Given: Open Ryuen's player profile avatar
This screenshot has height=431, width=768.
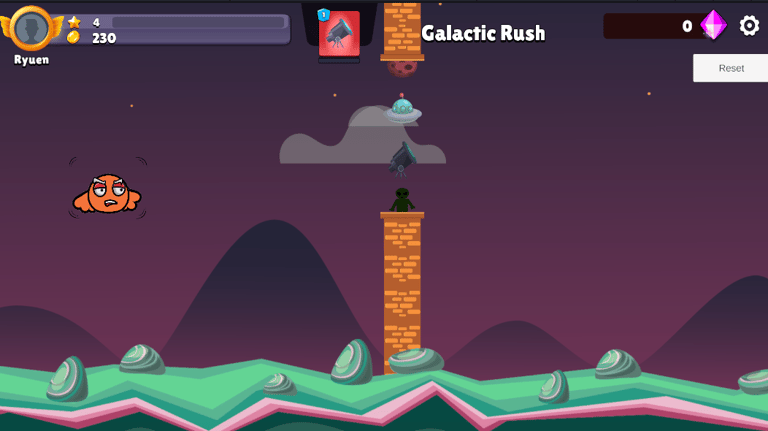Looking at the screenshot, I should coord(32,28).
